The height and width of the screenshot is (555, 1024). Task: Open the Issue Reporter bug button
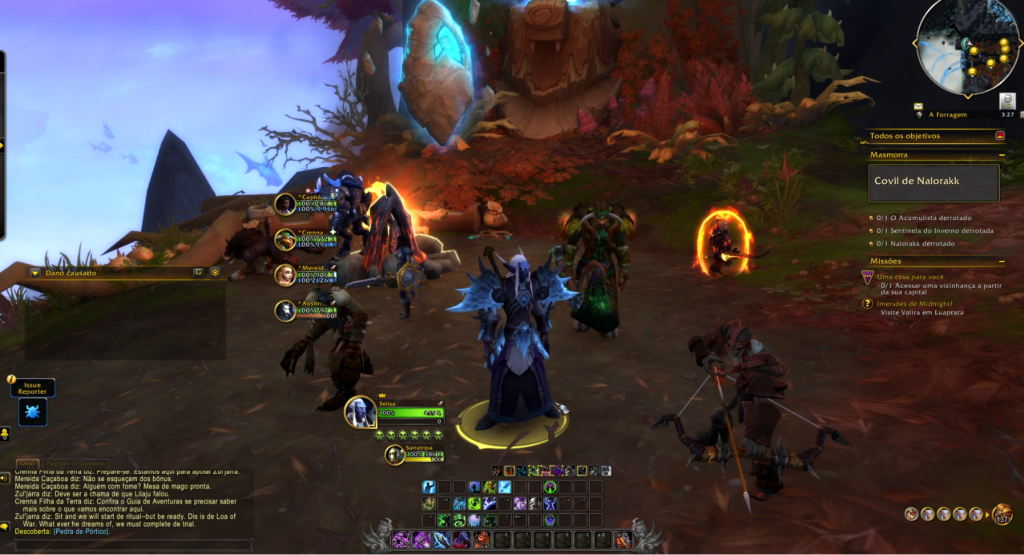point(33,410)
